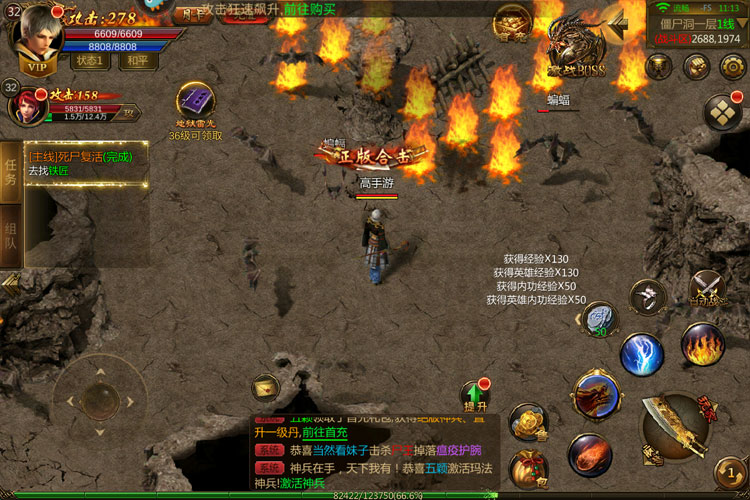Open the four-diamond main menu button

point(723,111)
